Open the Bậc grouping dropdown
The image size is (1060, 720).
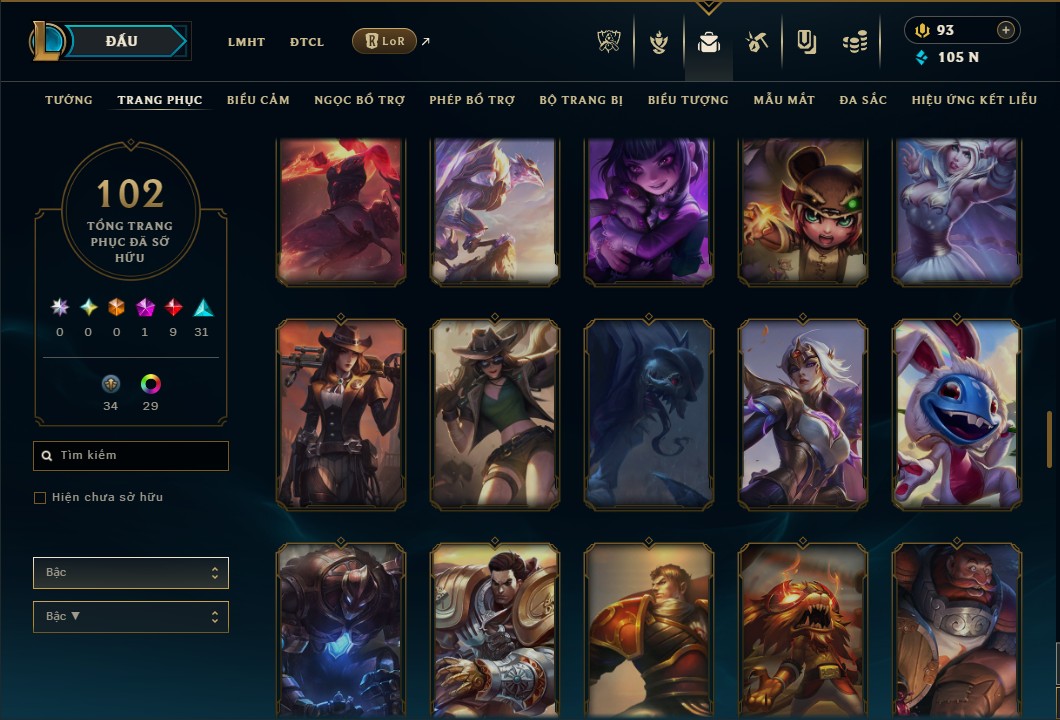tap(131, 573)
